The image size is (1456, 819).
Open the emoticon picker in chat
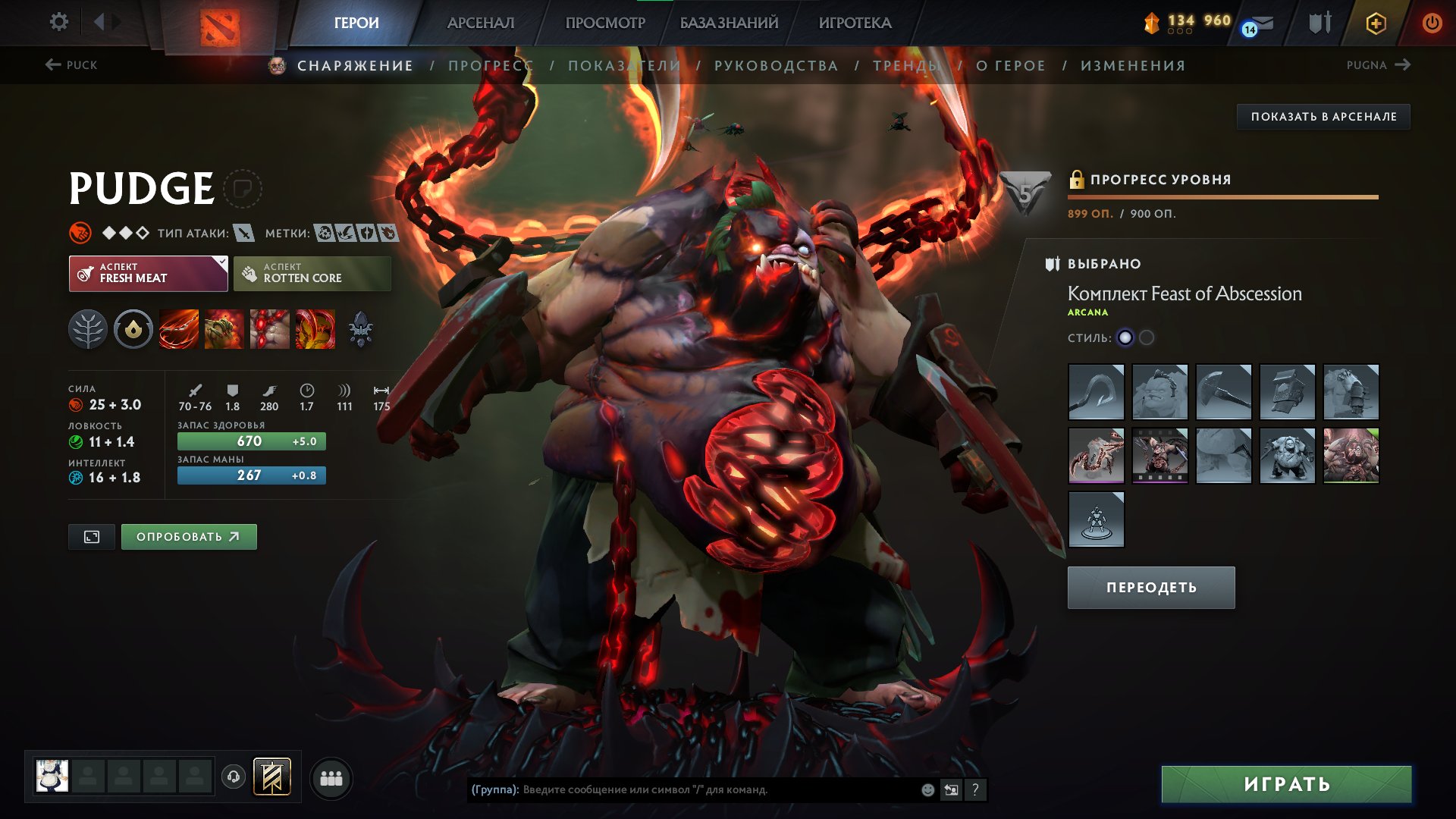pos(926,790)
